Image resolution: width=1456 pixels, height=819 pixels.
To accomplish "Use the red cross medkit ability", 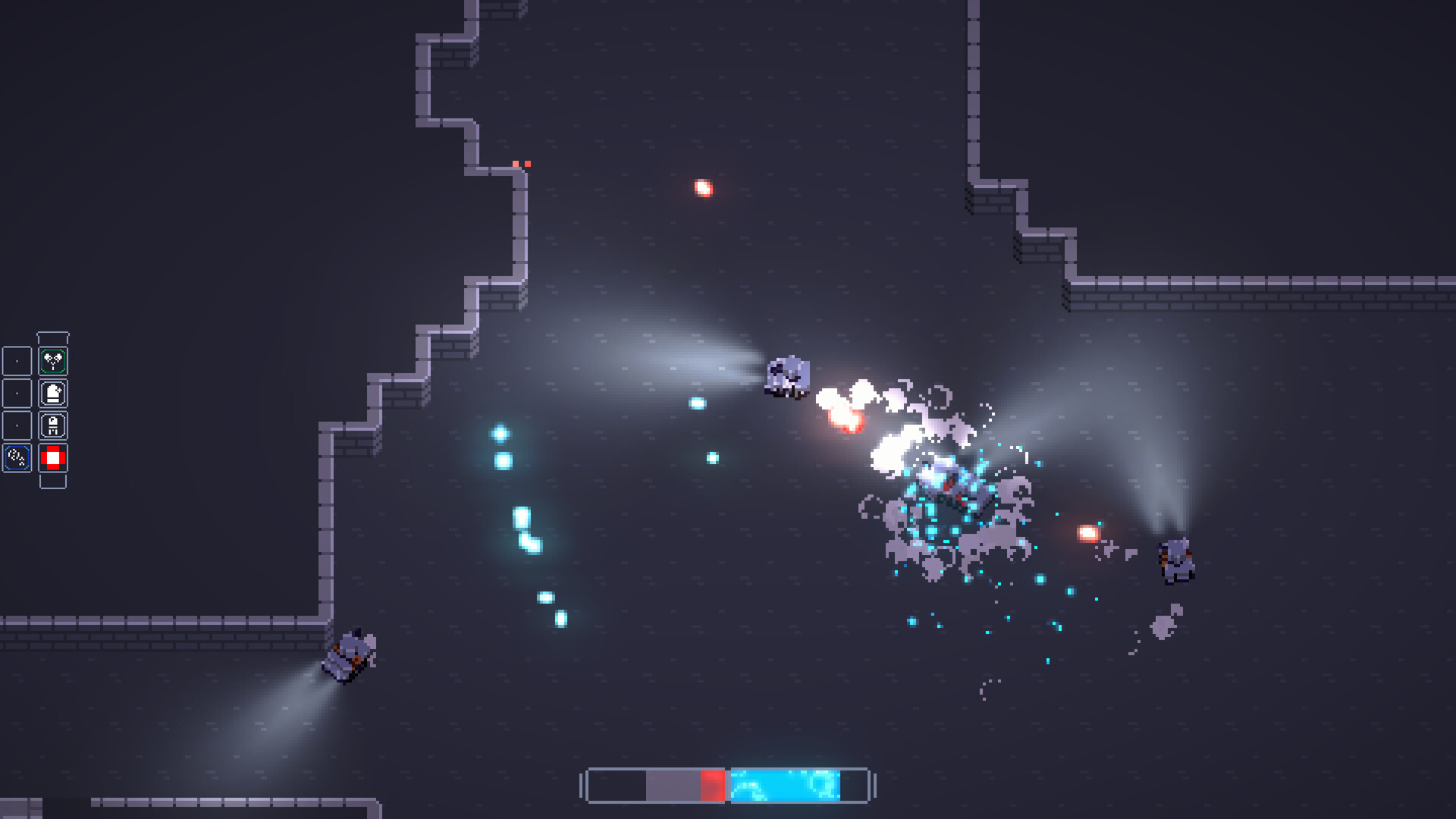I will (x=52, y=457).
